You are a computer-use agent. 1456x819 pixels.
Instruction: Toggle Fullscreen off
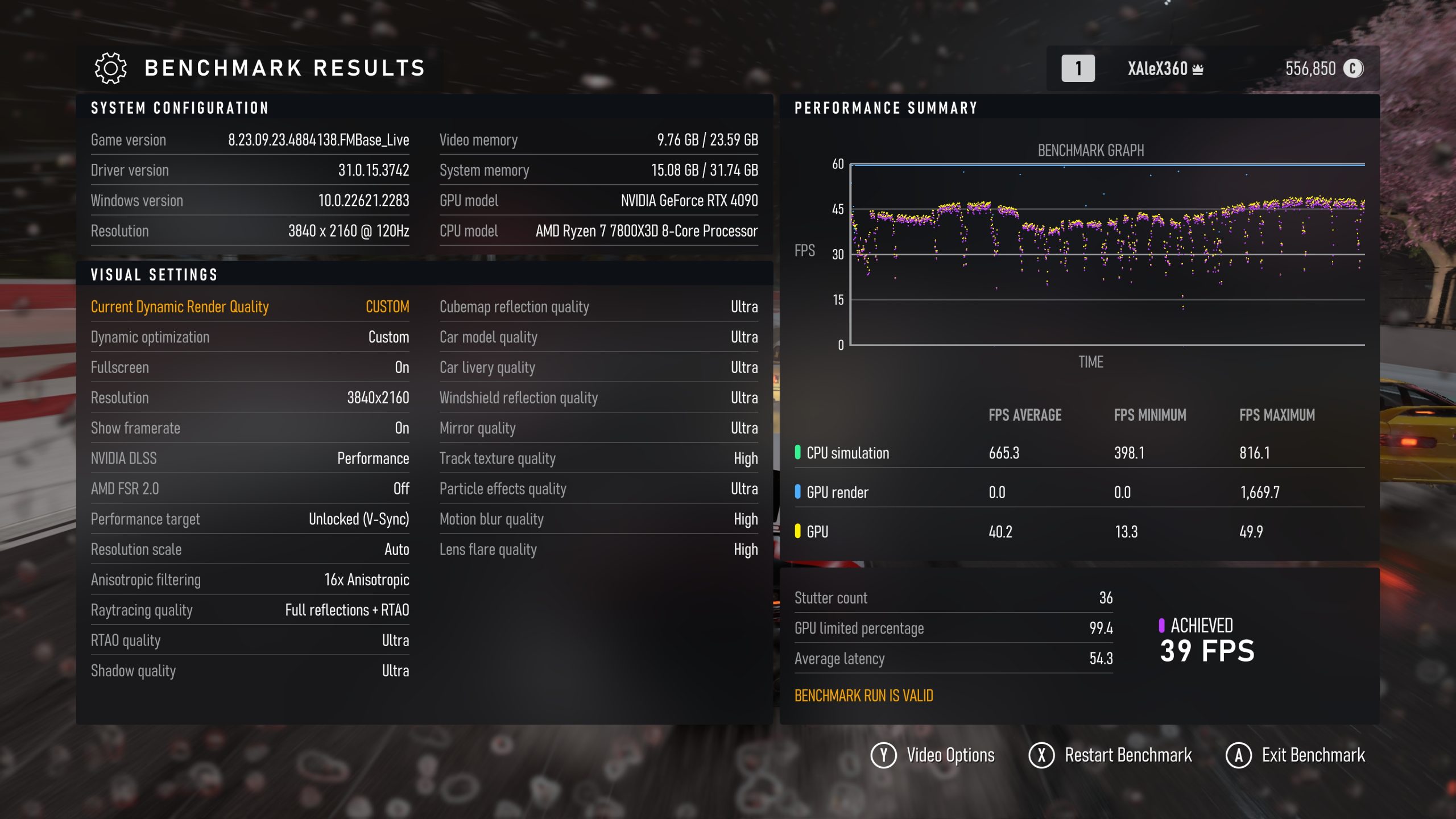(250, 367)
